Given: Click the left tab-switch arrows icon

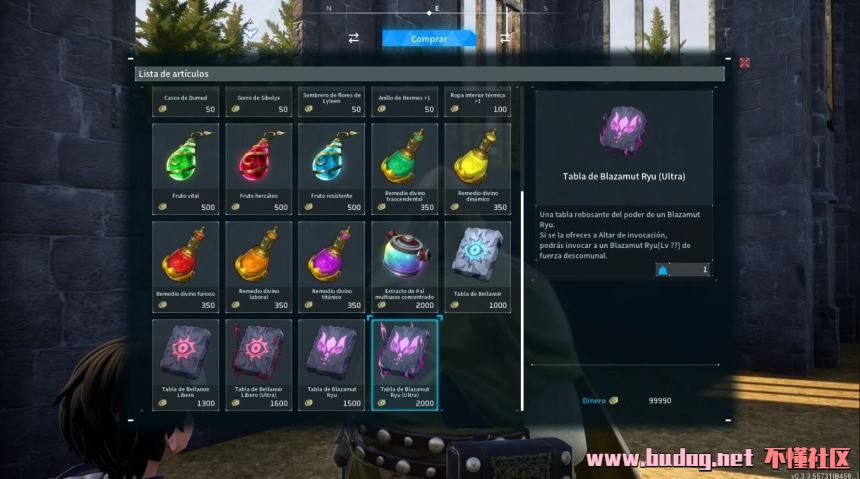Looking at the screenshot, I should (353, 38).
